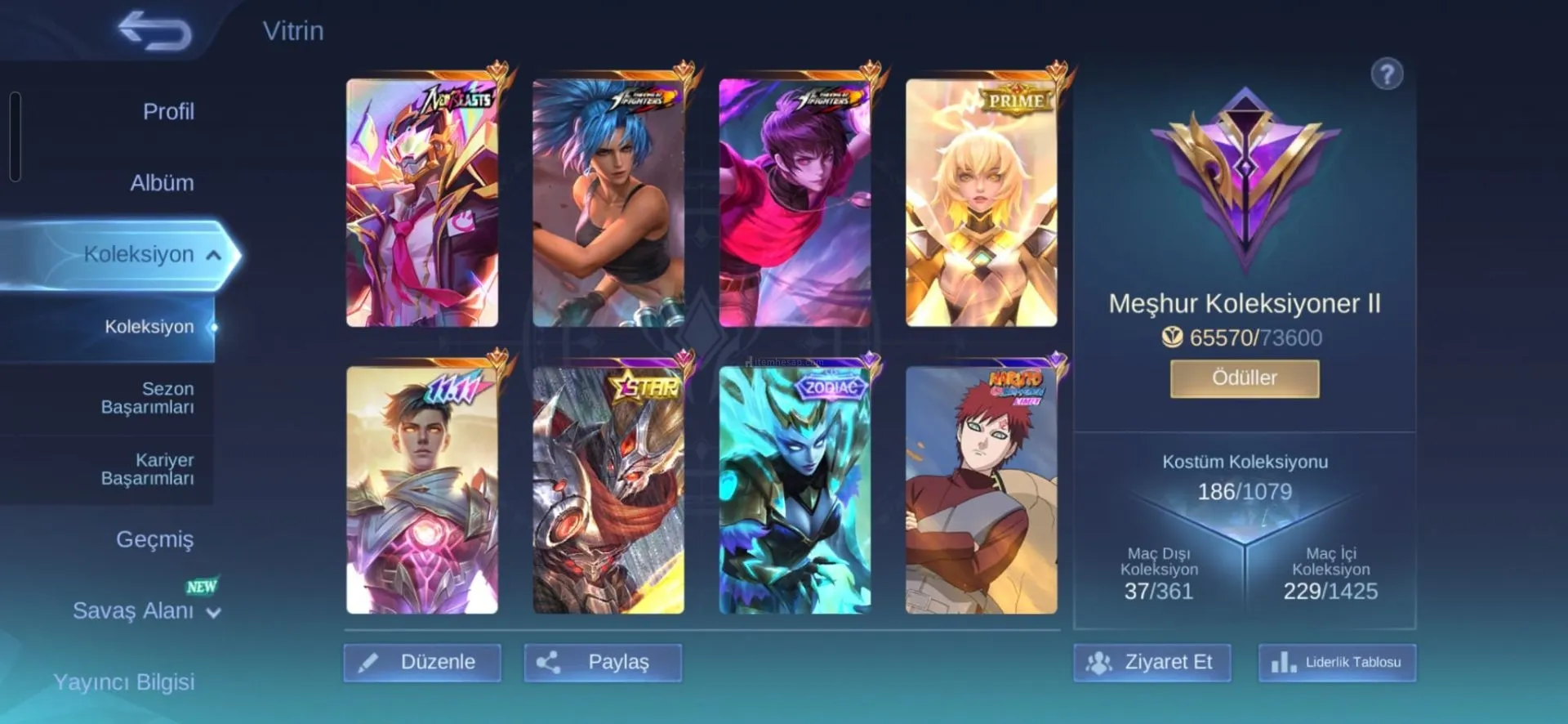Expand the Savaş Alanı section
1568x724 pixels.
145,610
